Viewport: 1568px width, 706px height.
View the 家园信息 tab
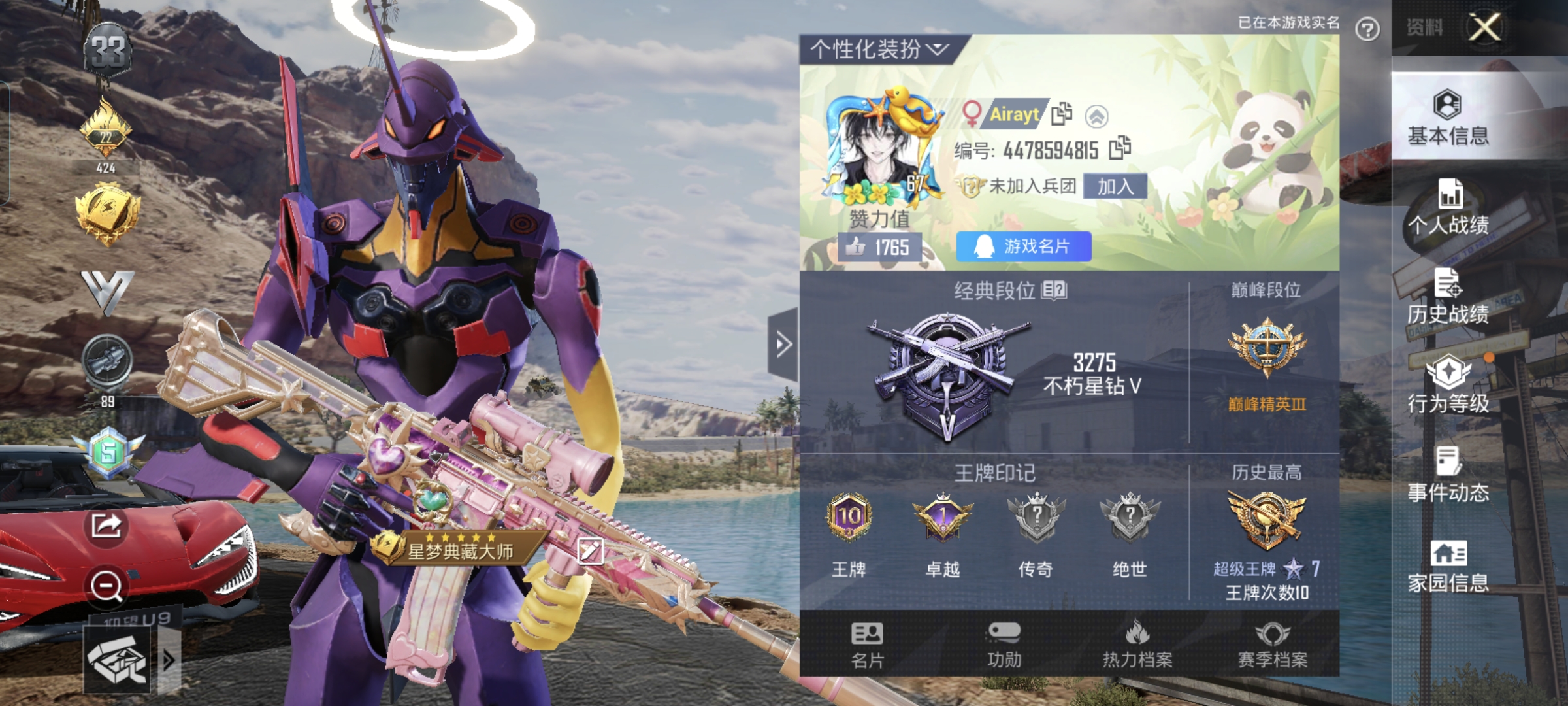pos(1448,566)
